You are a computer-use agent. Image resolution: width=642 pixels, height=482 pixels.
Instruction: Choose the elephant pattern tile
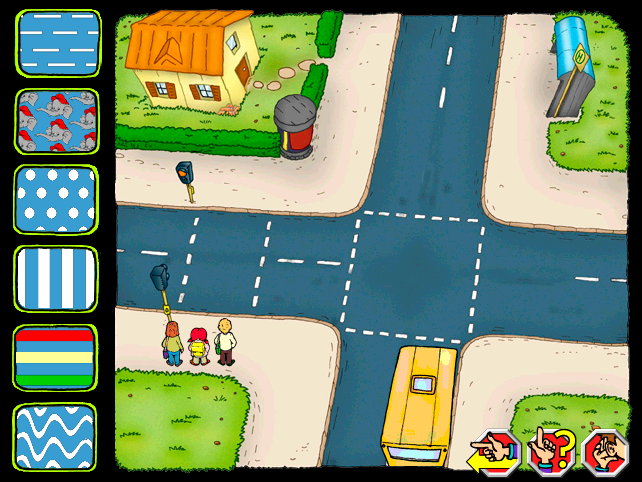(57, 121)
